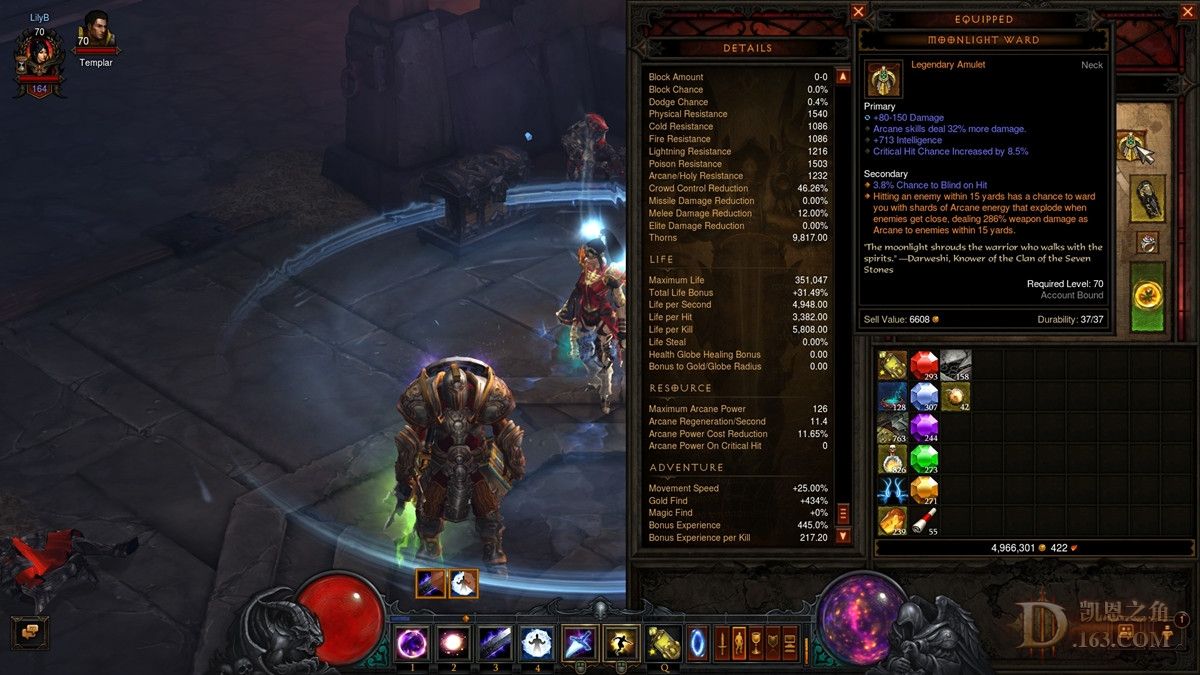The height and width of the screenshot is (675, 1200).
Task: Select the yellow topaz gem stack
Action: [924, 490]
